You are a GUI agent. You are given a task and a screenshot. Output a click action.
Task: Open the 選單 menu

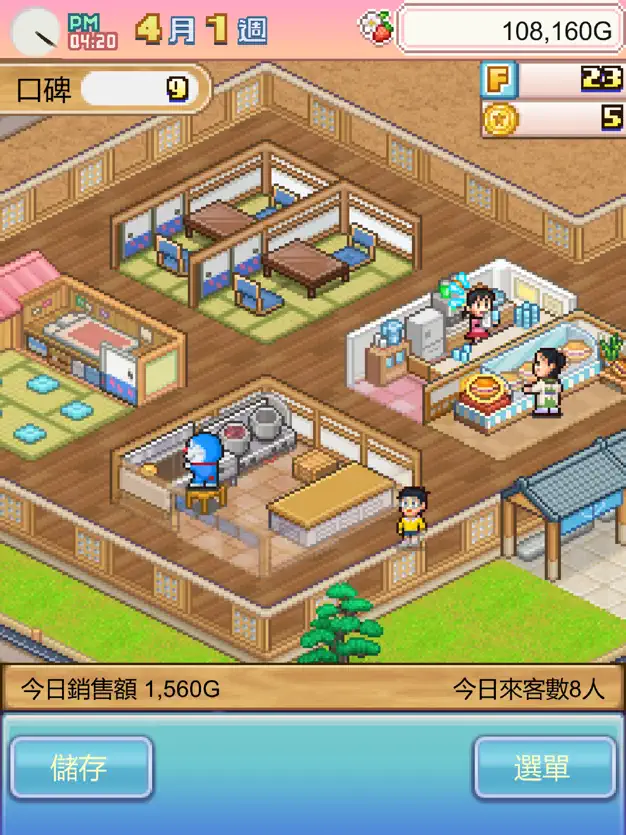[x=544, y=768]
